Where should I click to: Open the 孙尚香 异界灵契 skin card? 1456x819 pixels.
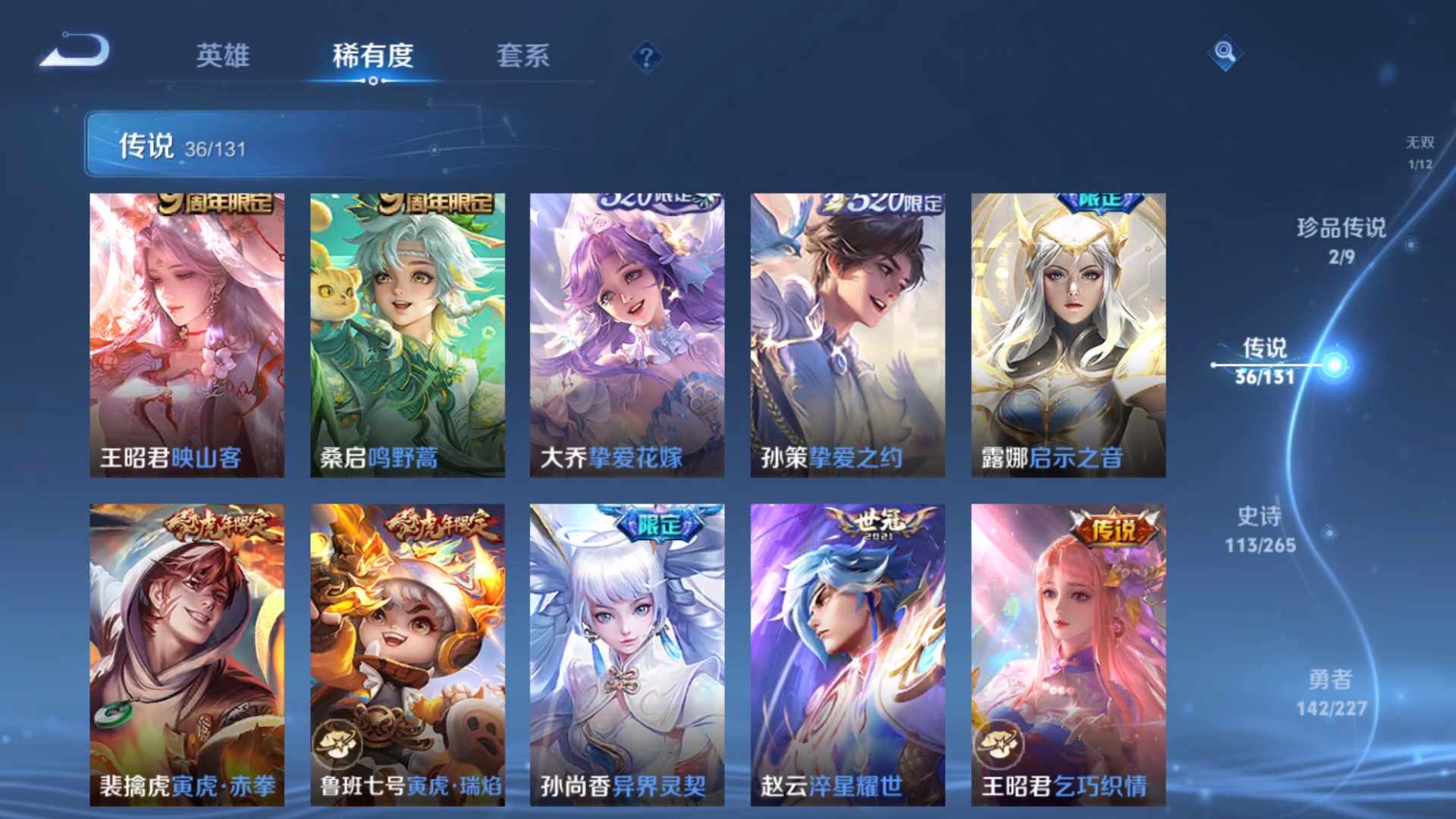tap(626, 654)
